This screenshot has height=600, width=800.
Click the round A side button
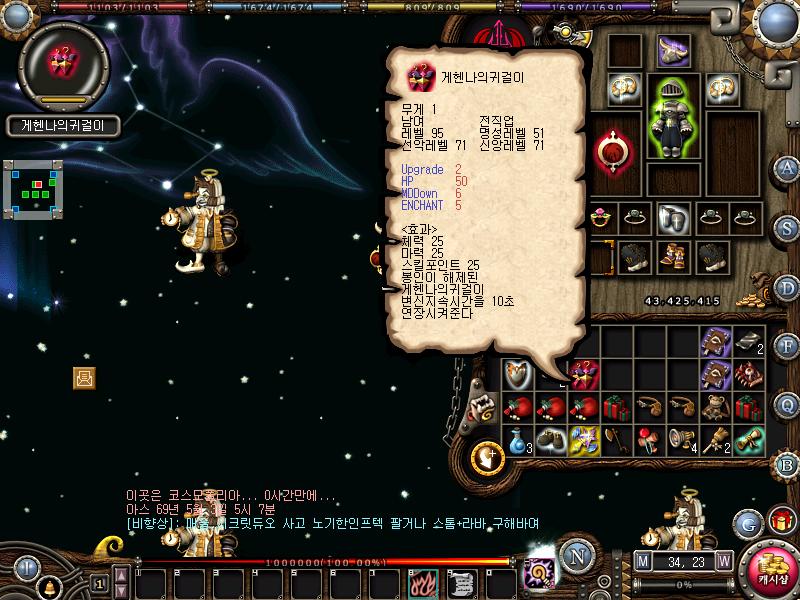point(787,167)
